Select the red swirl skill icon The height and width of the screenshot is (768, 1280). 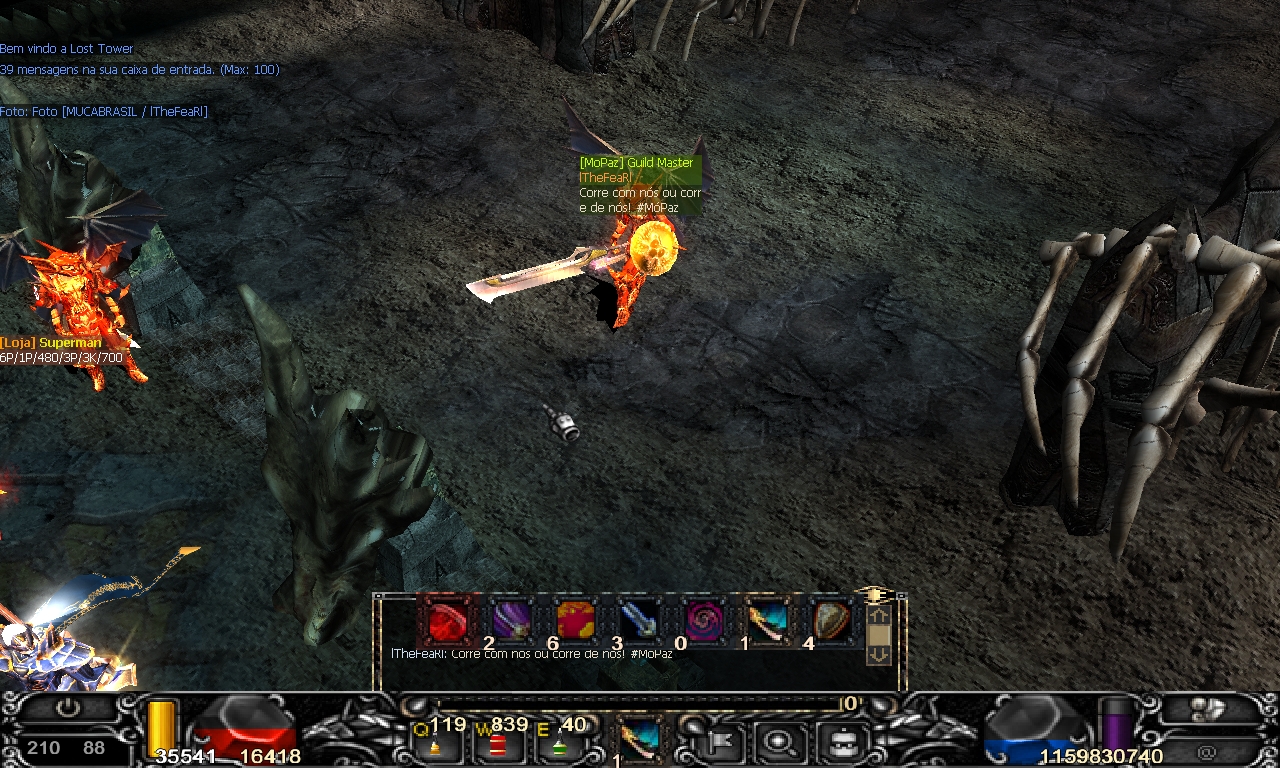tap(447, 621)
